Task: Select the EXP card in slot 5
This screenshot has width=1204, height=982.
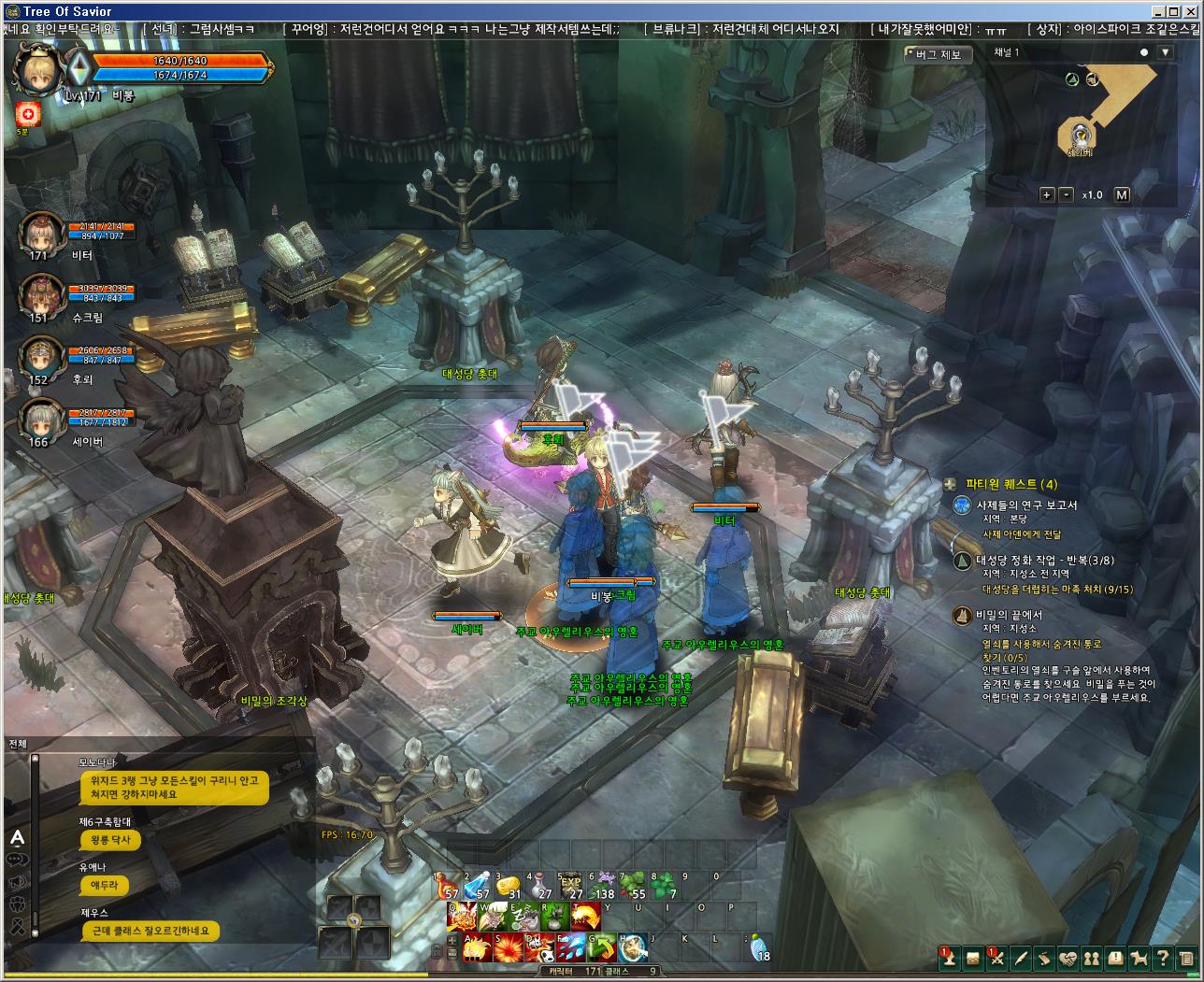Action: point(571,884)
